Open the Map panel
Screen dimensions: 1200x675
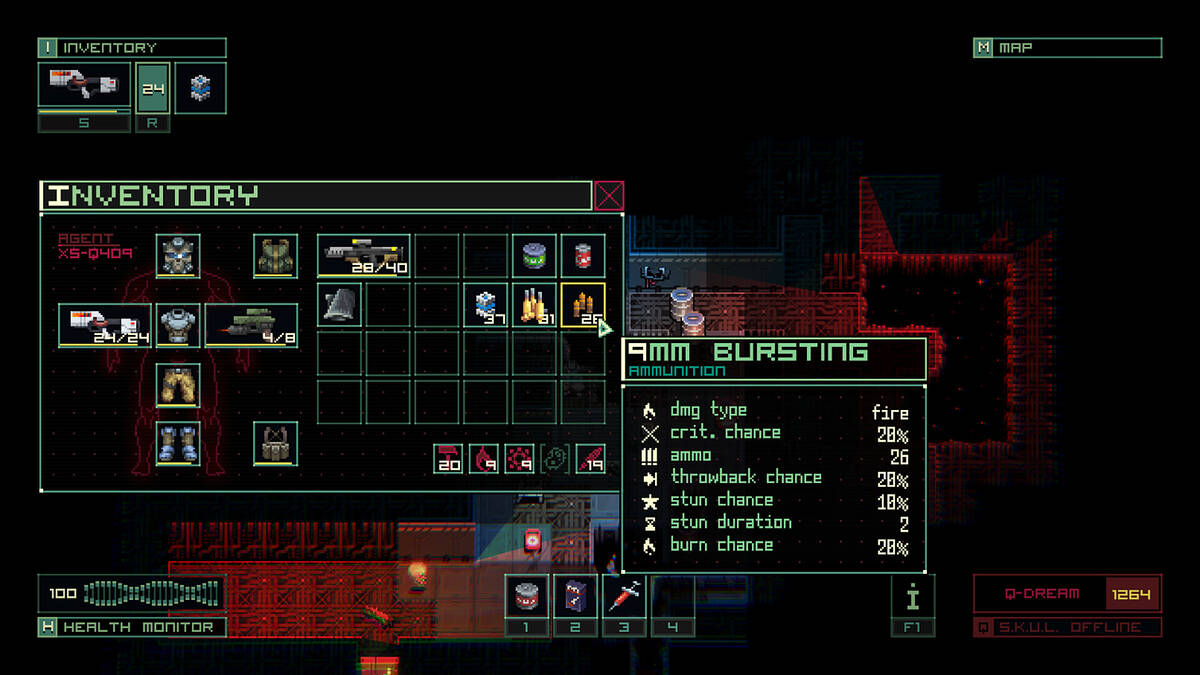coord(1067,48)
